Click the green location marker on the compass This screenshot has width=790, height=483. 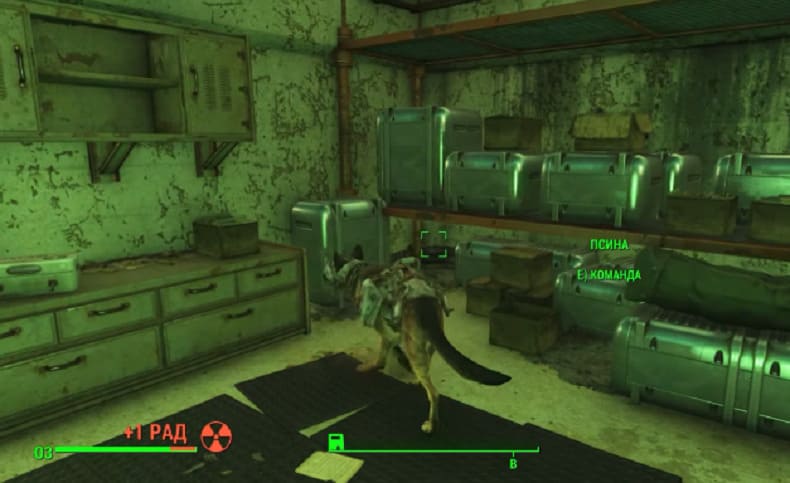[x=336, y=441]
